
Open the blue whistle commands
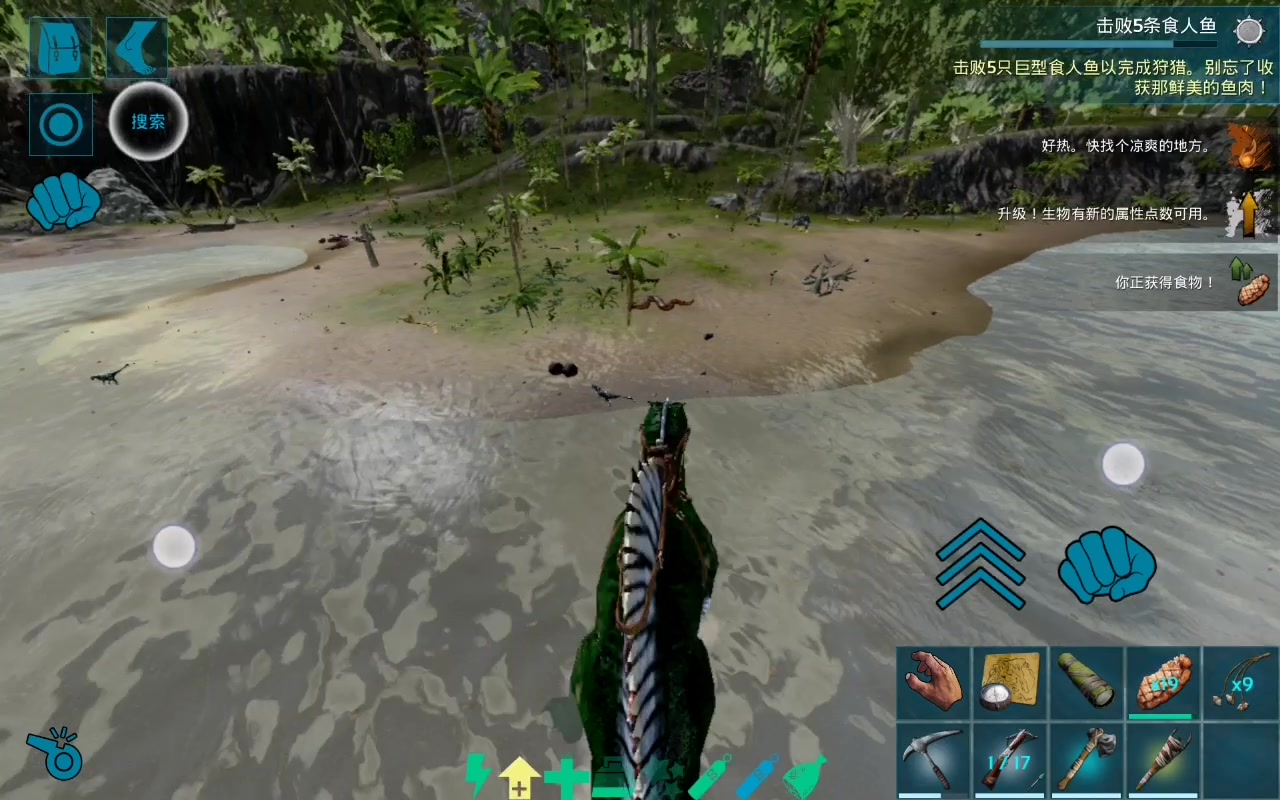tap(54, 752)
